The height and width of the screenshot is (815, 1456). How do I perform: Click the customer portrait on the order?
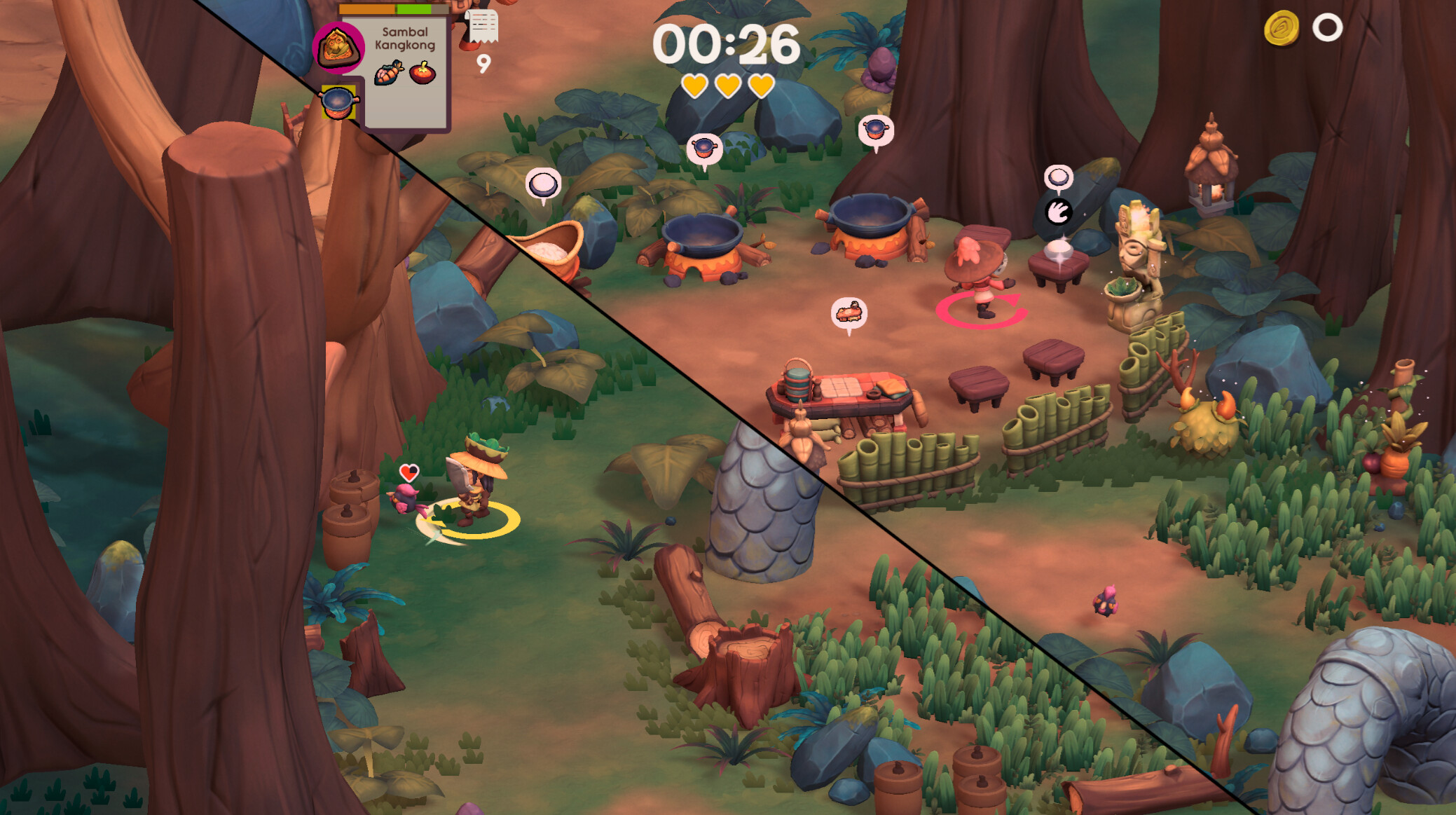pyautogui.click(x=338, y=48)
